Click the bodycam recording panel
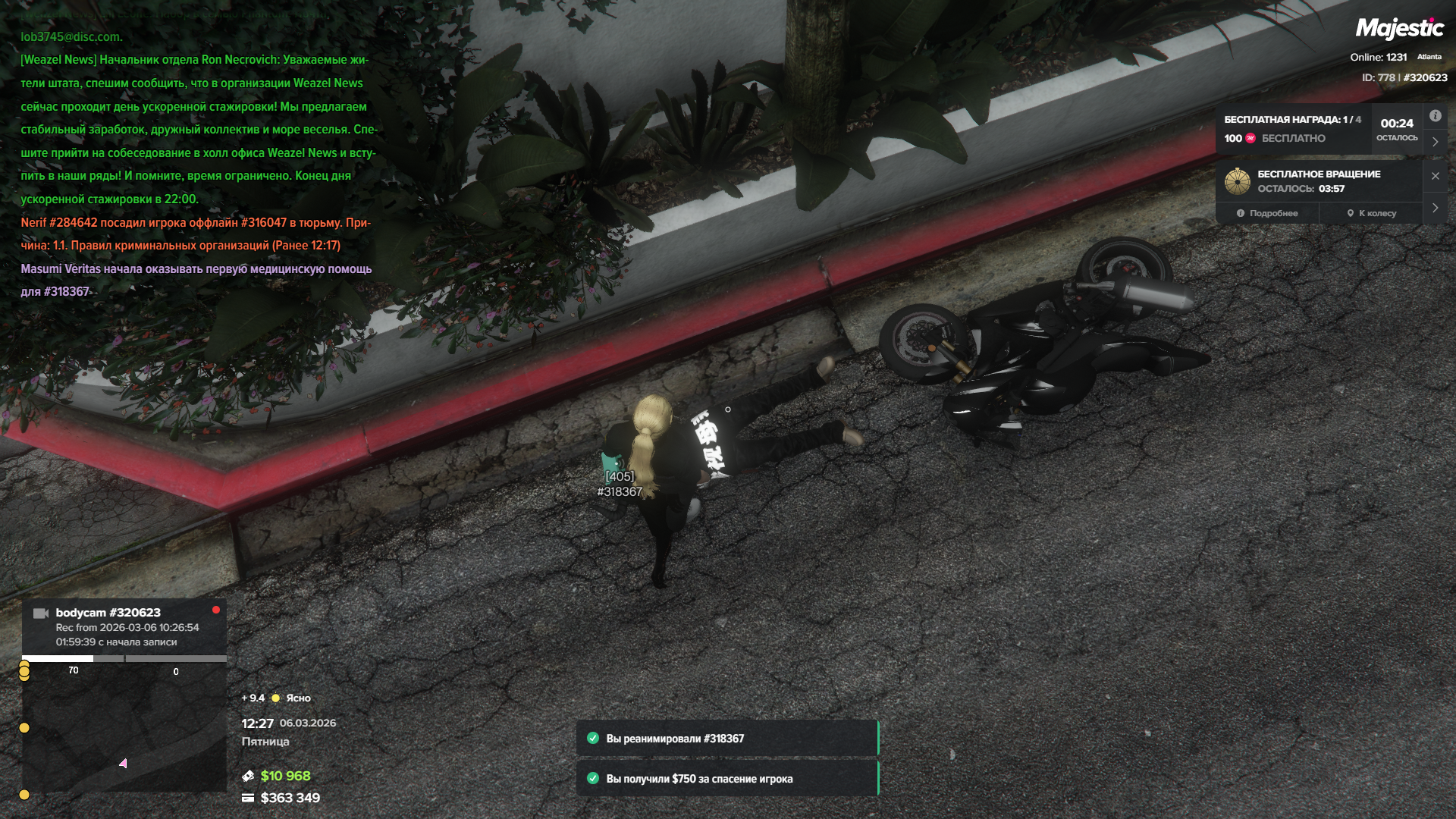 click(x=124, y=626)
